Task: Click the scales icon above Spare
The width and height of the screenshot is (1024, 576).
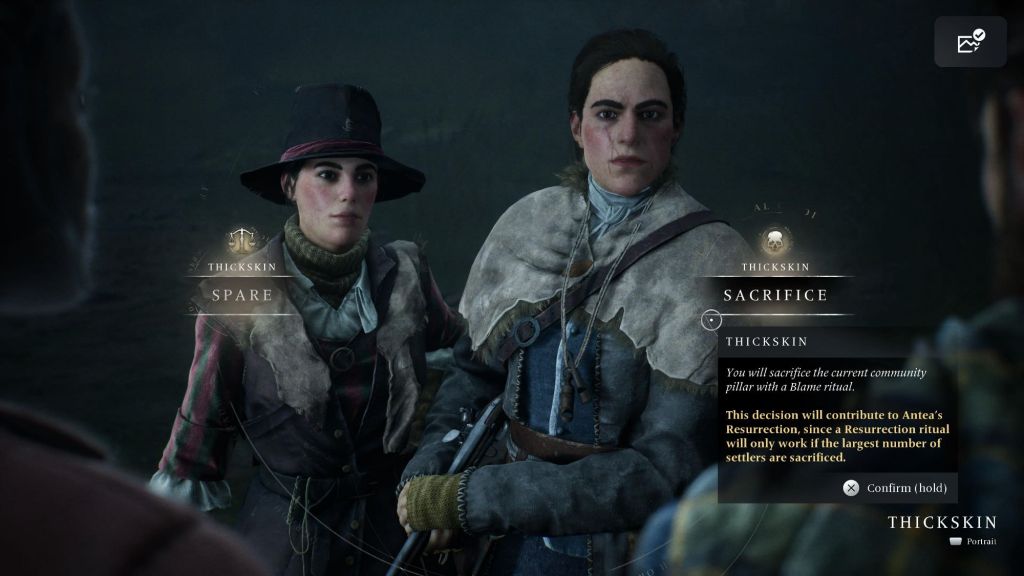Action: [242, 239]
